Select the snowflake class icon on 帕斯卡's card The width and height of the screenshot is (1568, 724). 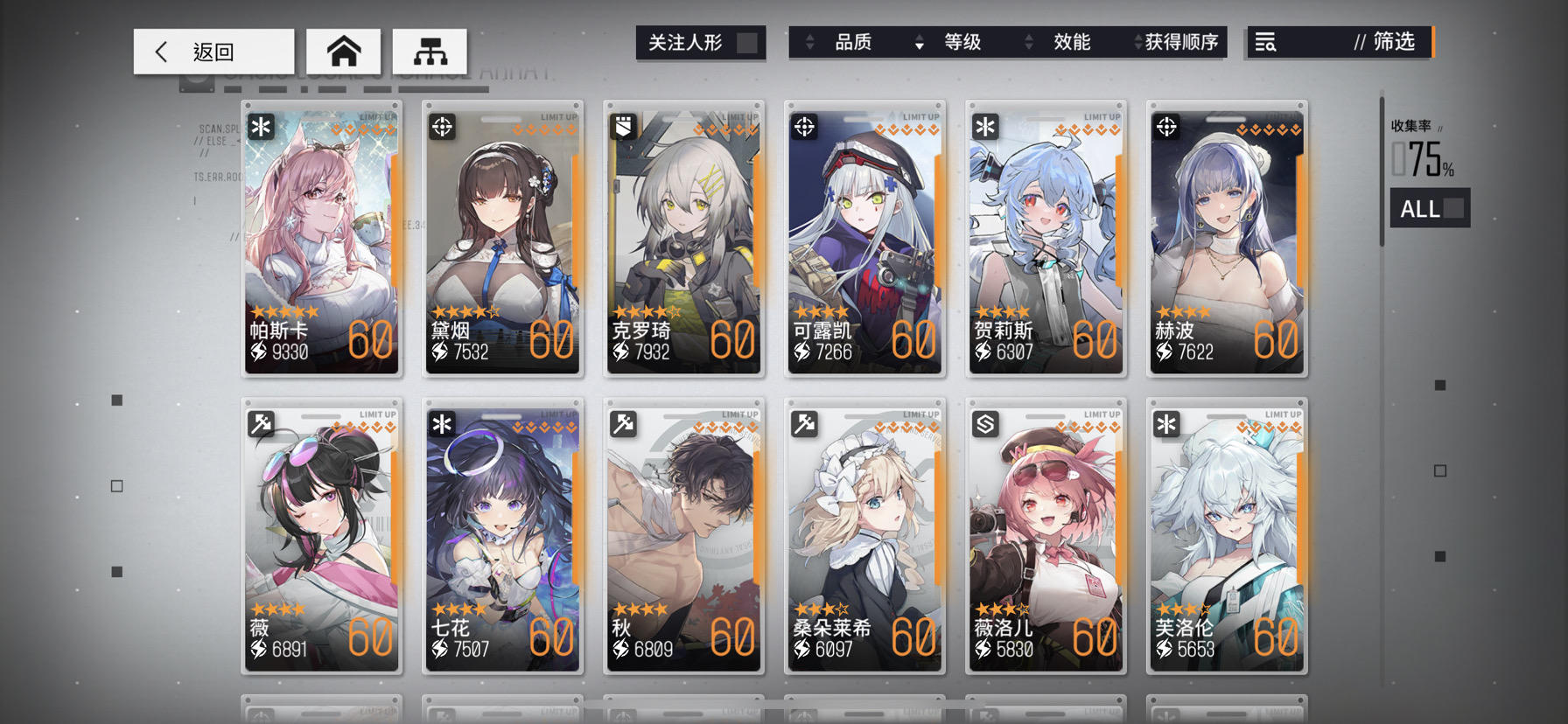pos(262,126)
